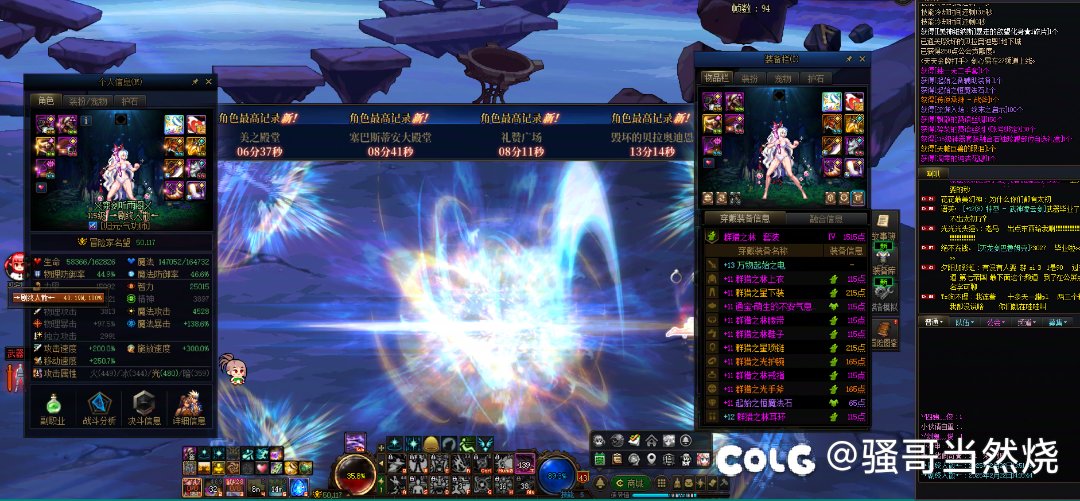This screenshot has height=501, width=1080.
Task: Open the 决斗信息 duel info button
Action: click(x=144, y=408)
